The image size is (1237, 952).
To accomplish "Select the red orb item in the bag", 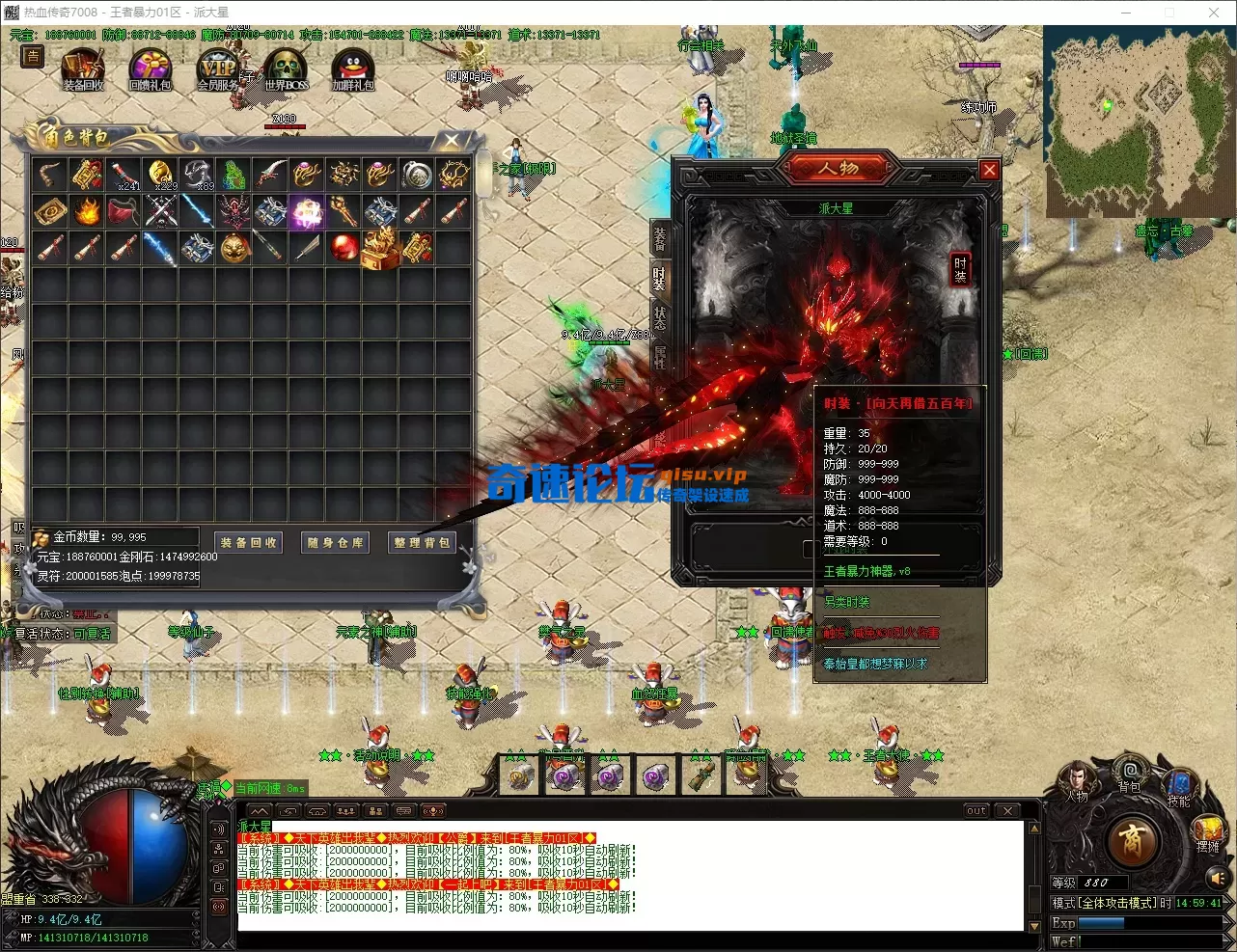I will click(344, 247).
